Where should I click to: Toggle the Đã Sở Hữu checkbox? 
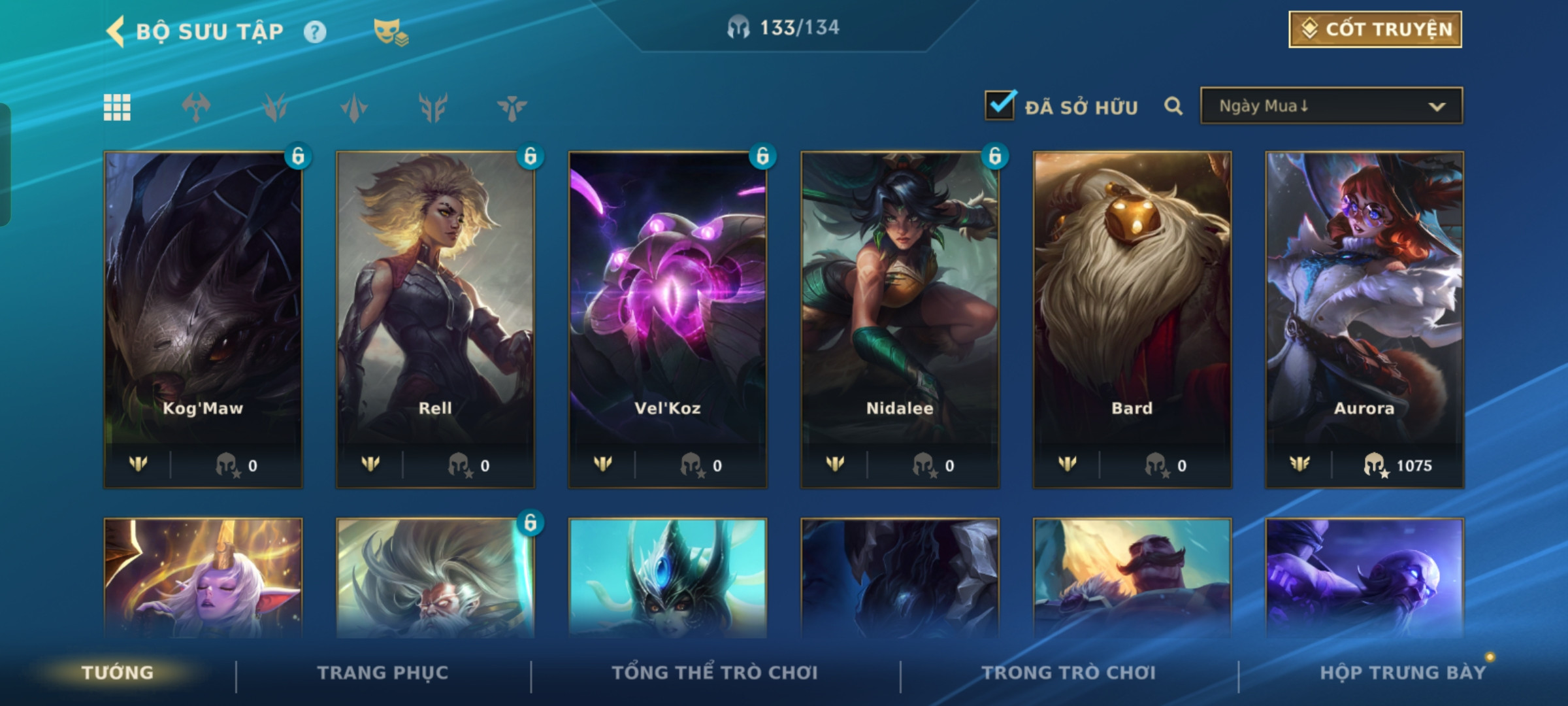click(1000, 106)
